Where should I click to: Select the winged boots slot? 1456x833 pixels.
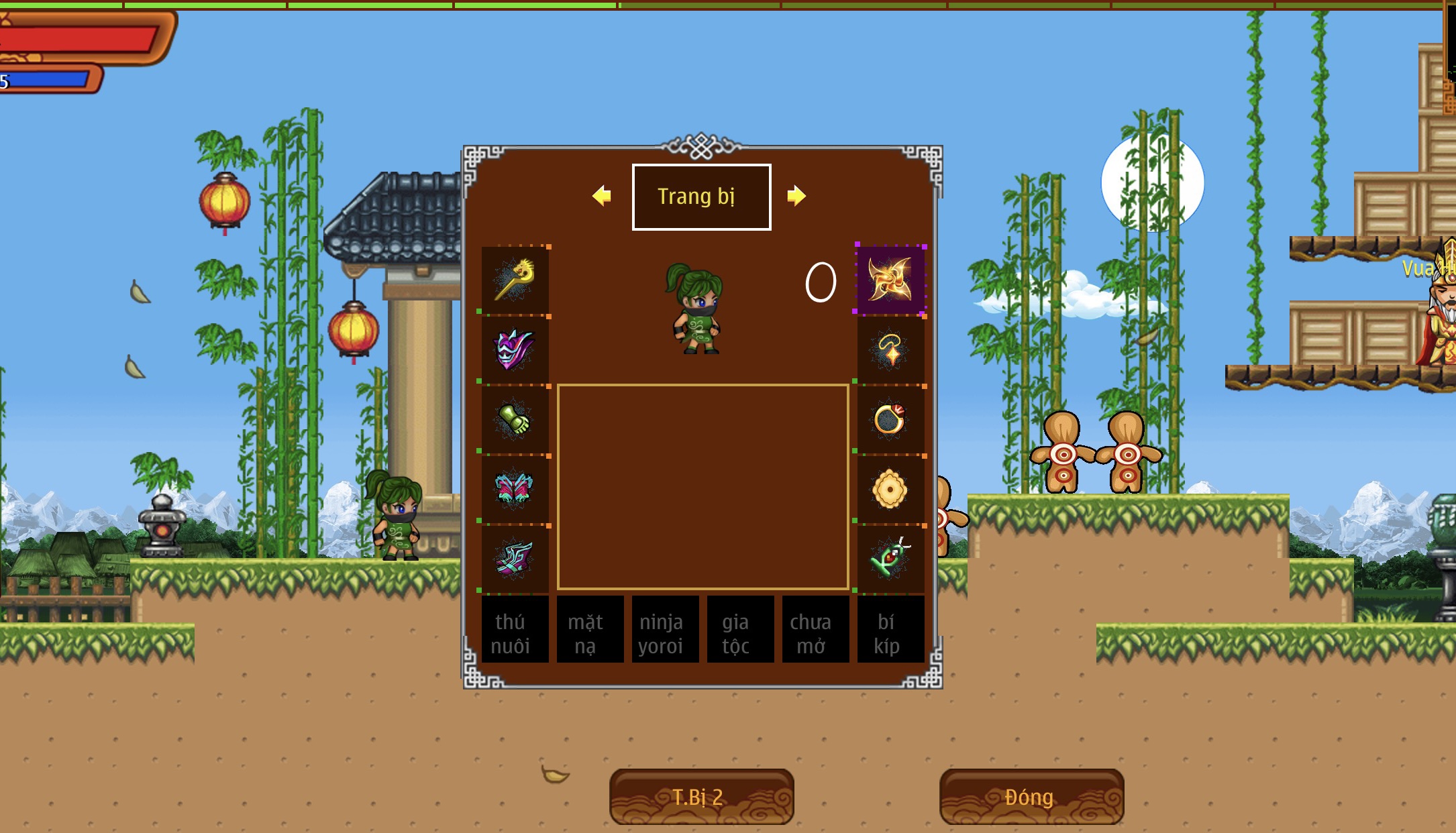click(x=515, y=559)
